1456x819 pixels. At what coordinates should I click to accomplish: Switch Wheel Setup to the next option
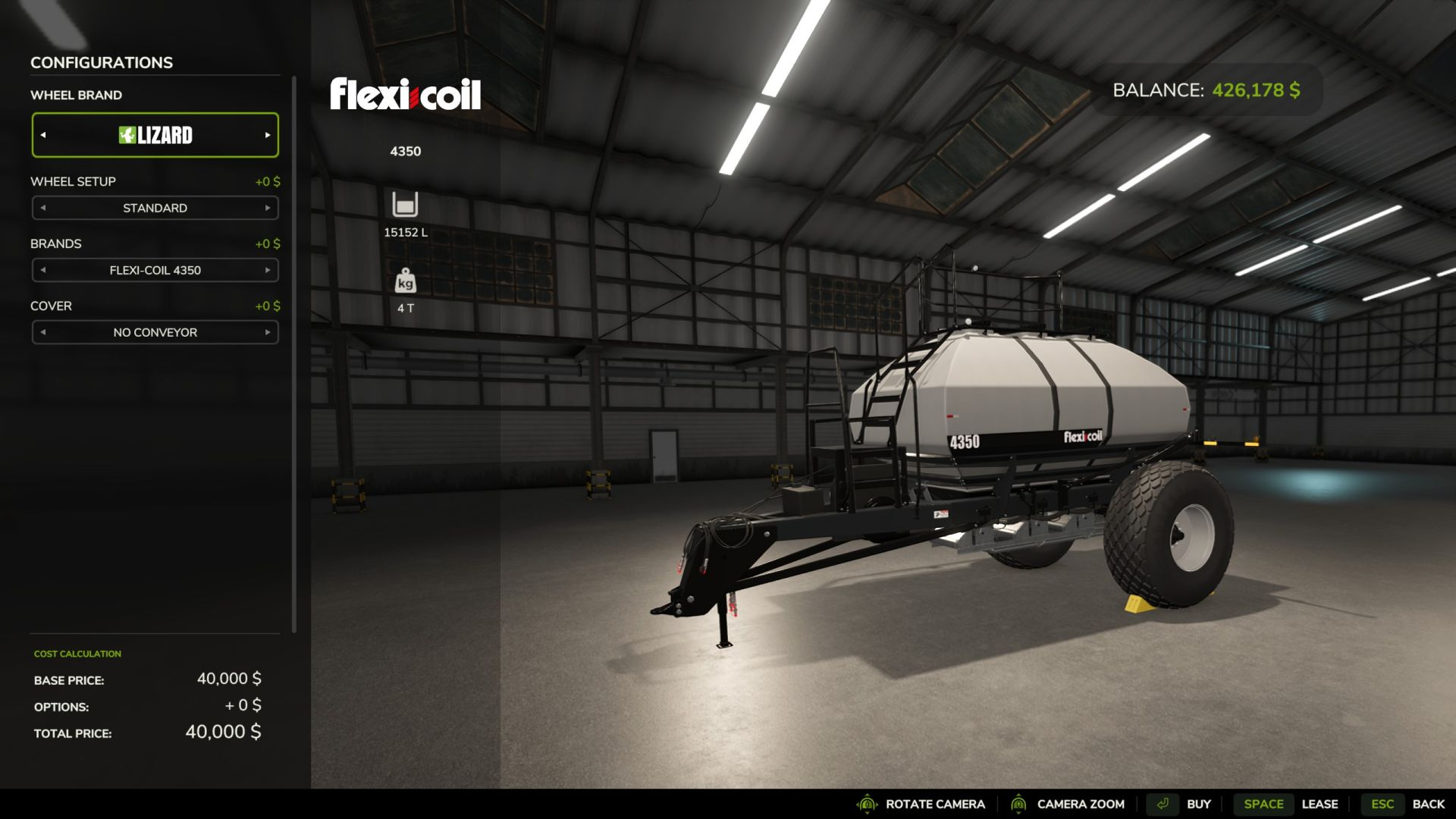pos(268,208)
